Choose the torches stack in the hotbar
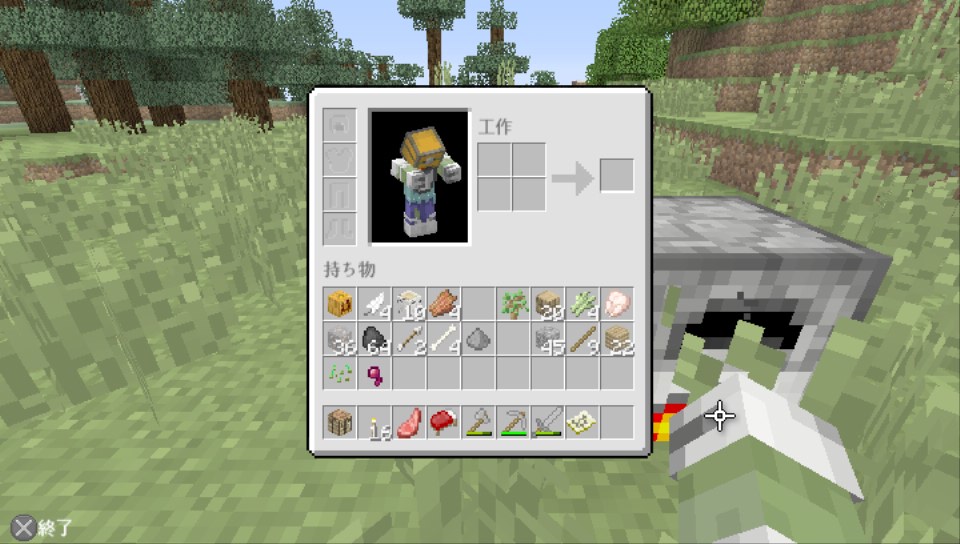This screenshot has width=960, height=544. click(375, 423)
